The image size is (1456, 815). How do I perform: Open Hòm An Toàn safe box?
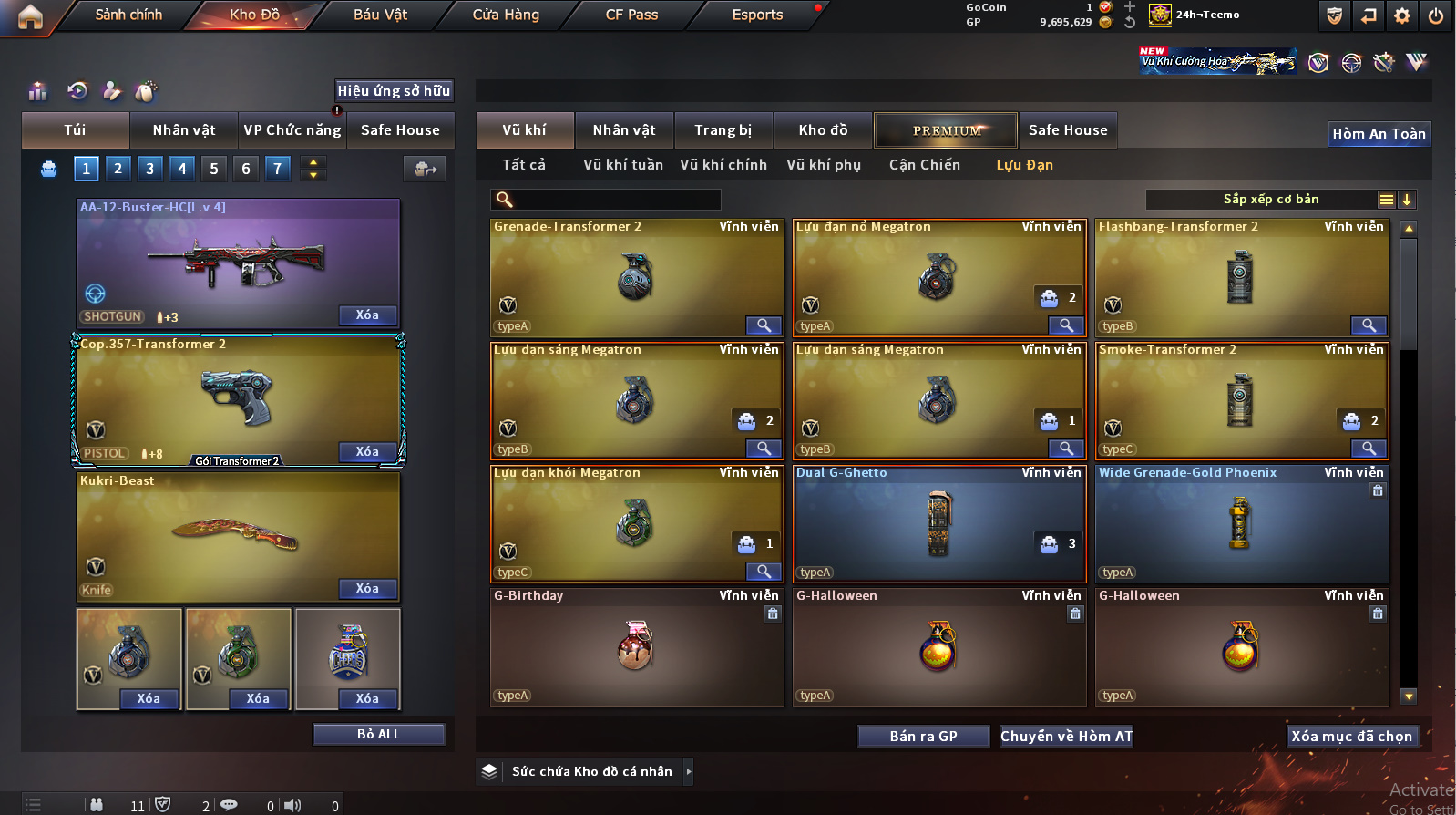click(x=1379, y=134)
